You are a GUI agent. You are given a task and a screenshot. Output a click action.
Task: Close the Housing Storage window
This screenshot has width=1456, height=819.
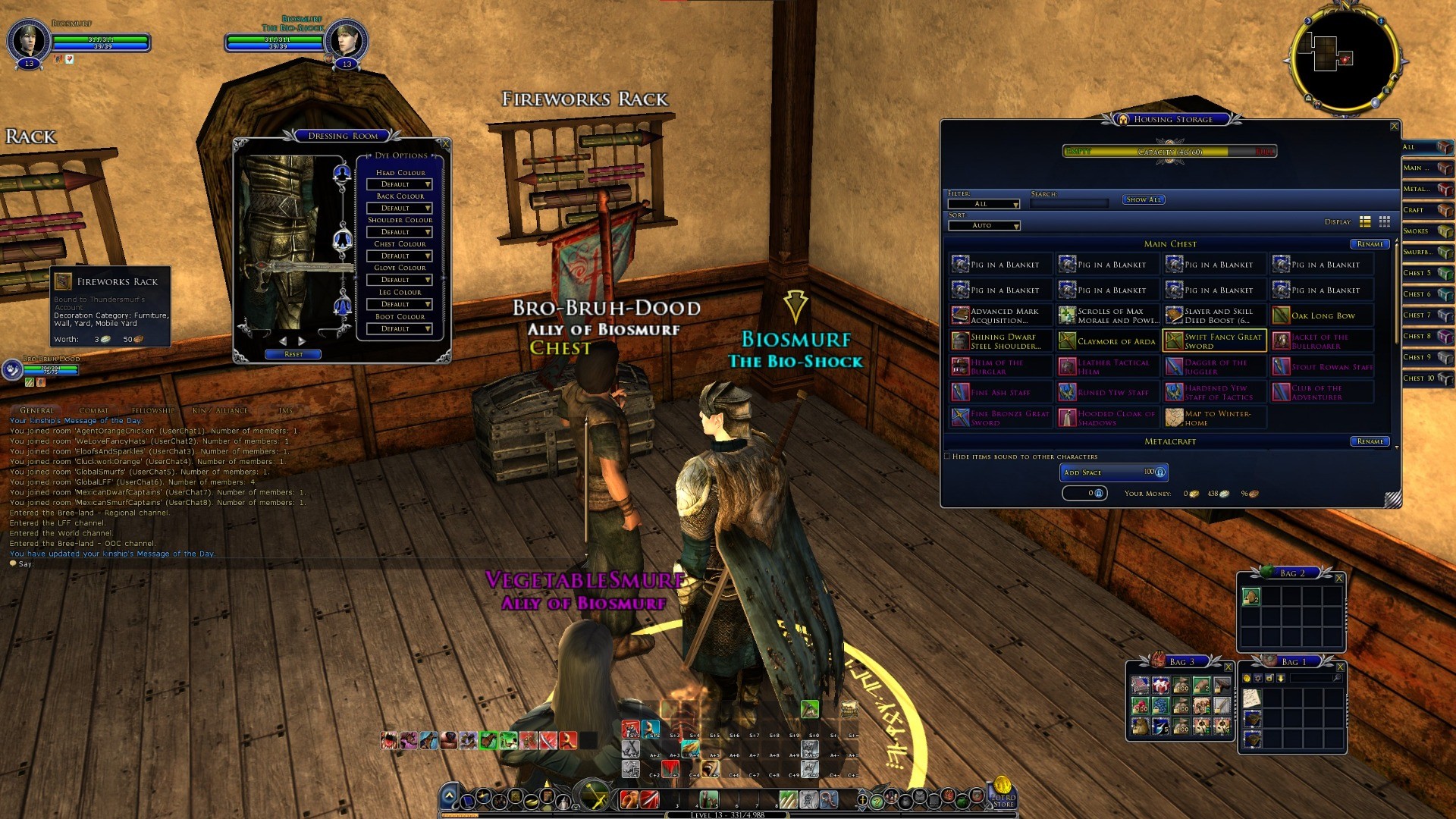pos(1394,127)
